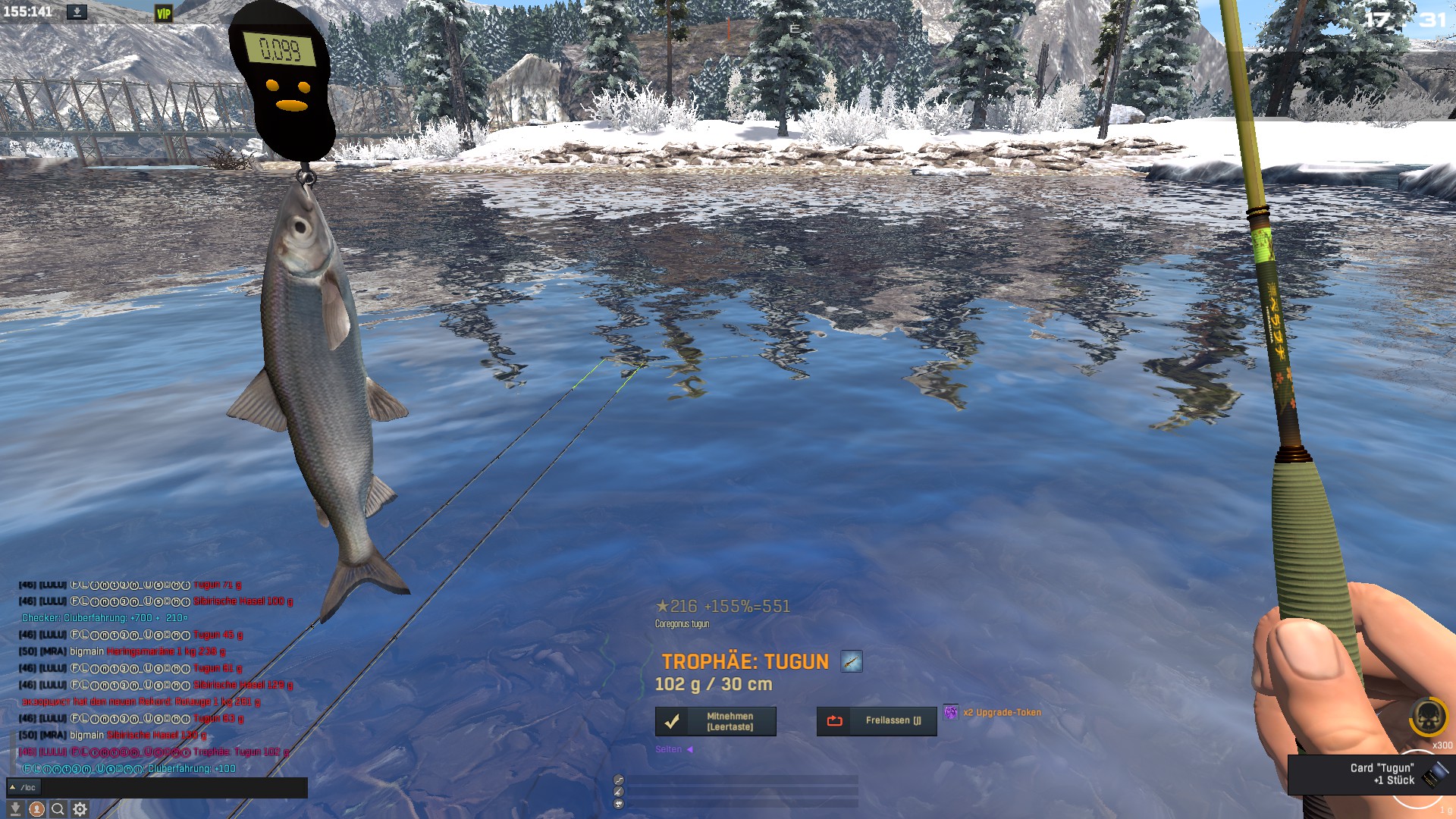Open chat settings with the gear icon

80,809
